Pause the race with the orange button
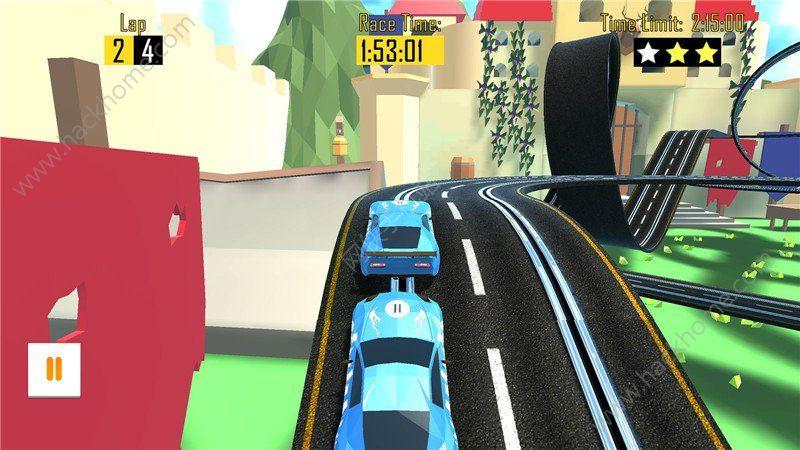 point(54,369)
